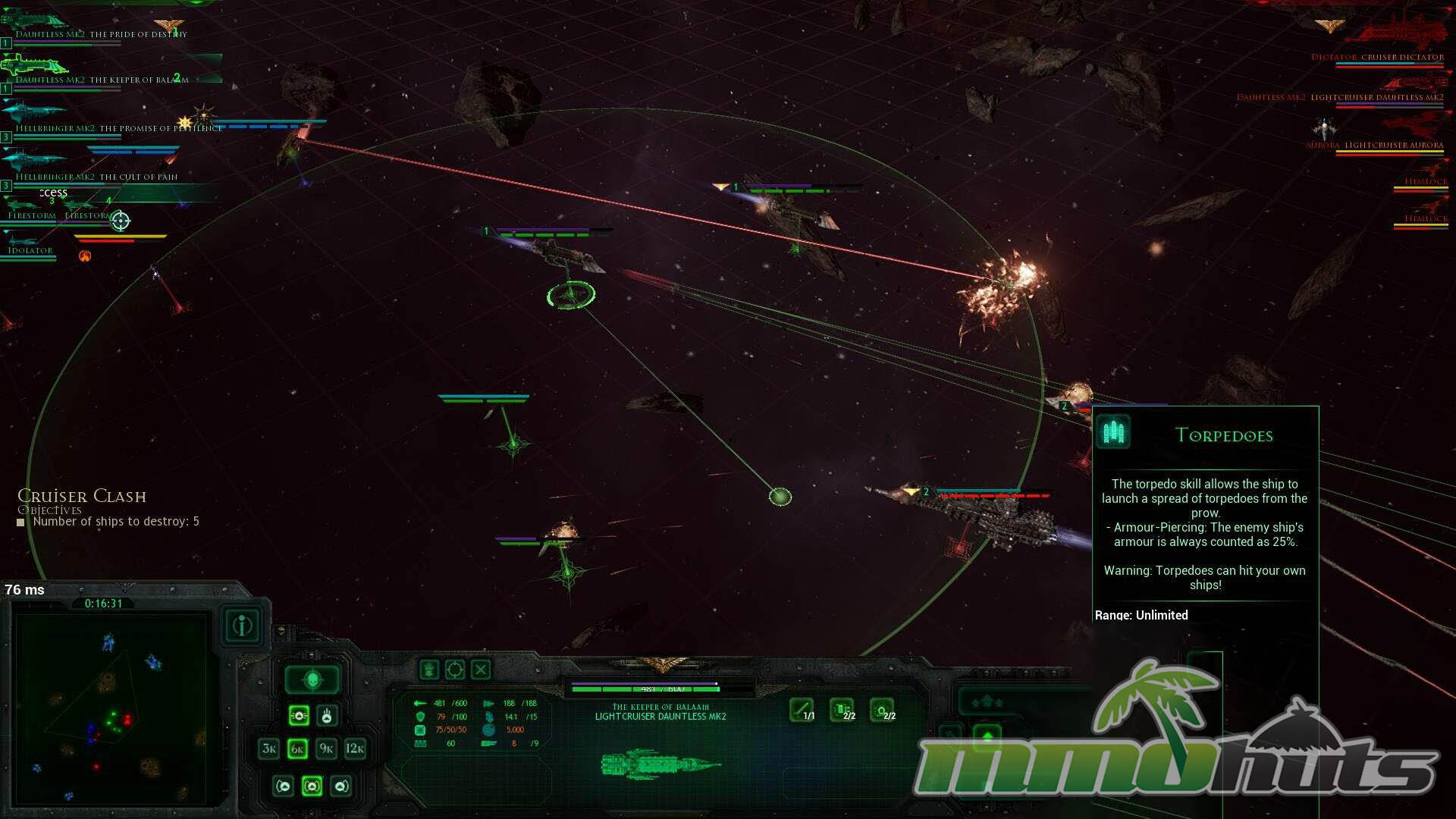Viewport: 1456px width, 819px height.
Task: Click the info button beside the minimap
Action: [x=243, y=626]
